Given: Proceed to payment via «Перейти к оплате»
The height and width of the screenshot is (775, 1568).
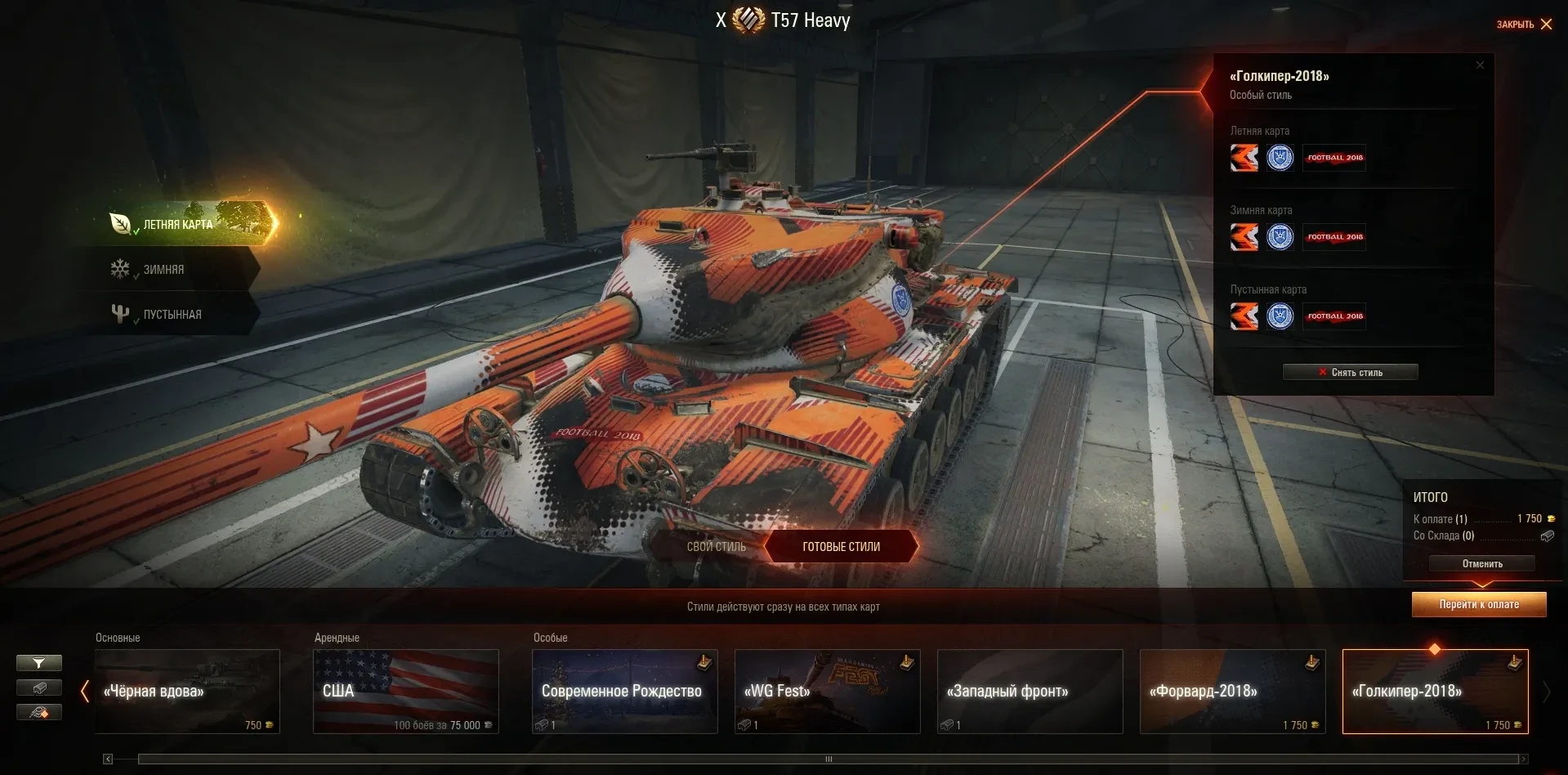Looking at the screenshot, I should [x=1479, y=605].
